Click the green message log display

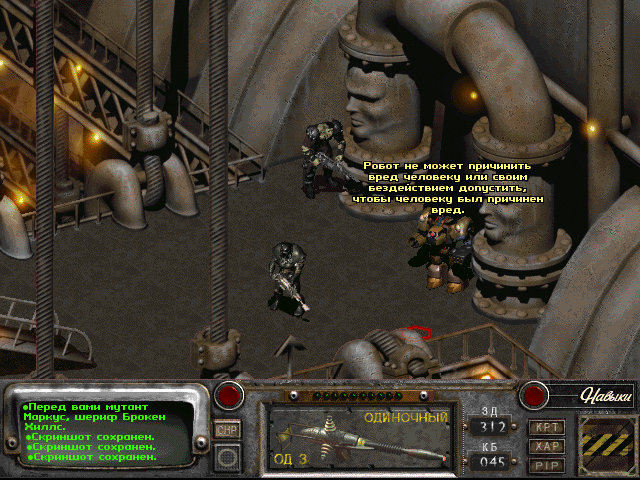coord(105,432)
